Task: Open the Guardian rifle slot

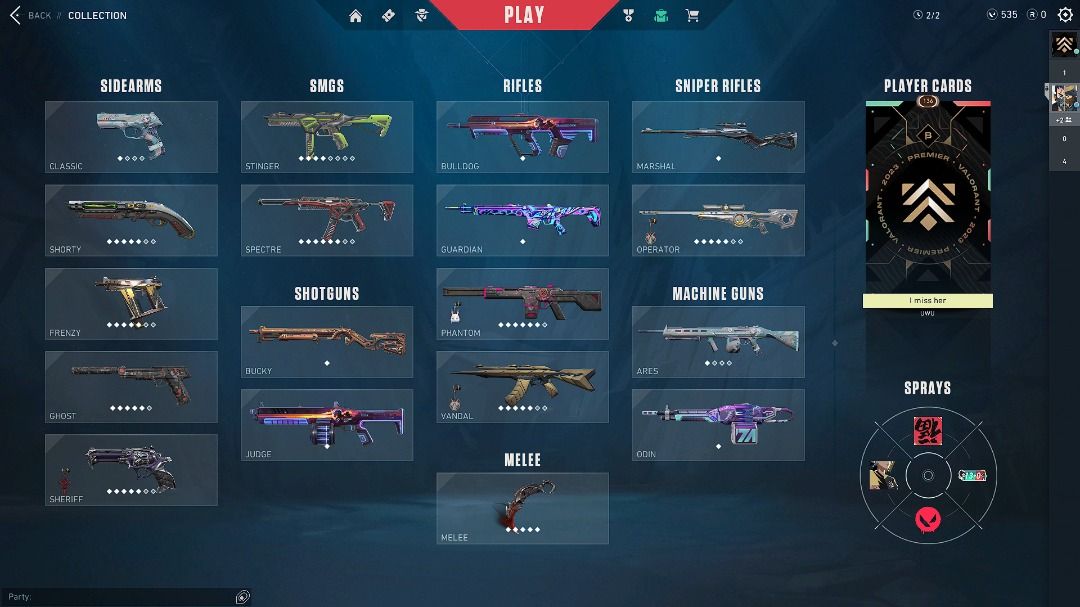Action: 522,220
